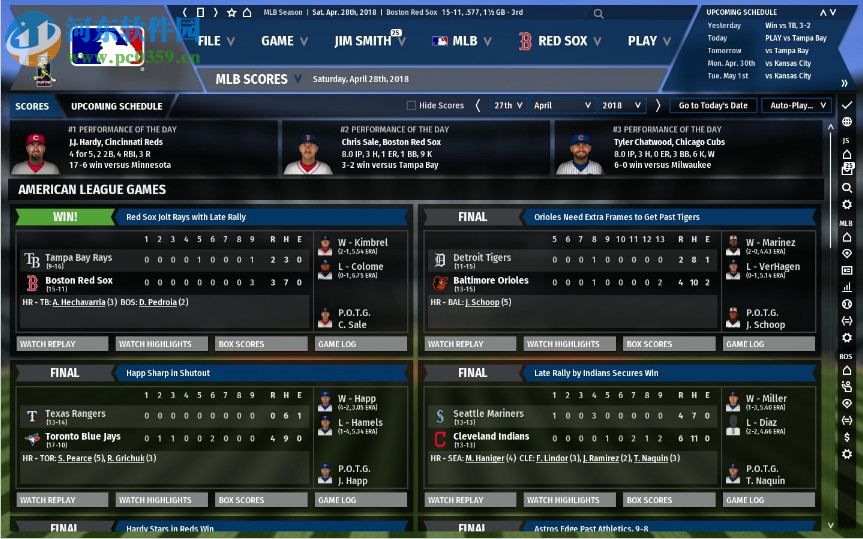Open the RED SOX team menu
863x539 pixels.
pos(560,41)
